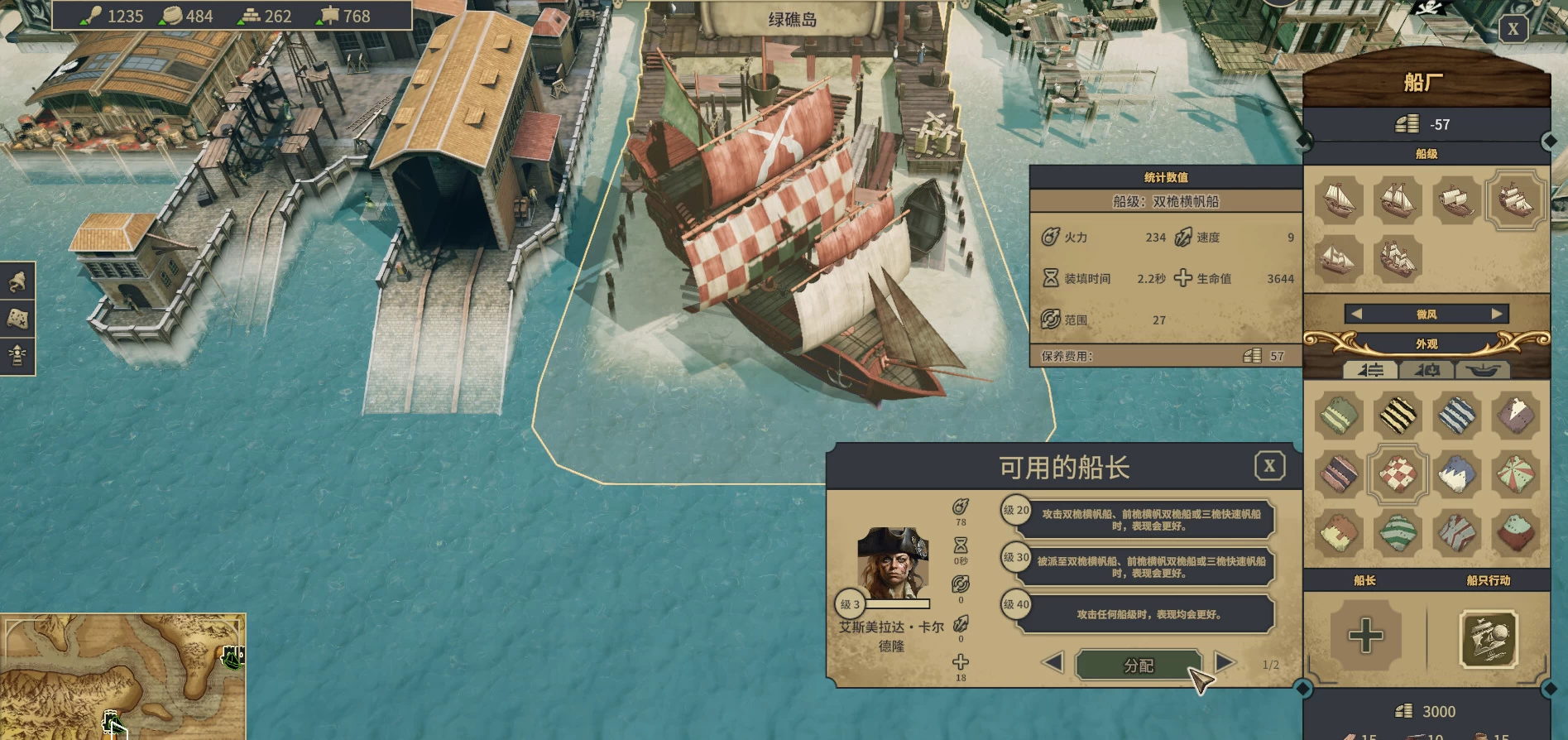
Task: Select the green and red radial sail
Action: (1516, 474)
